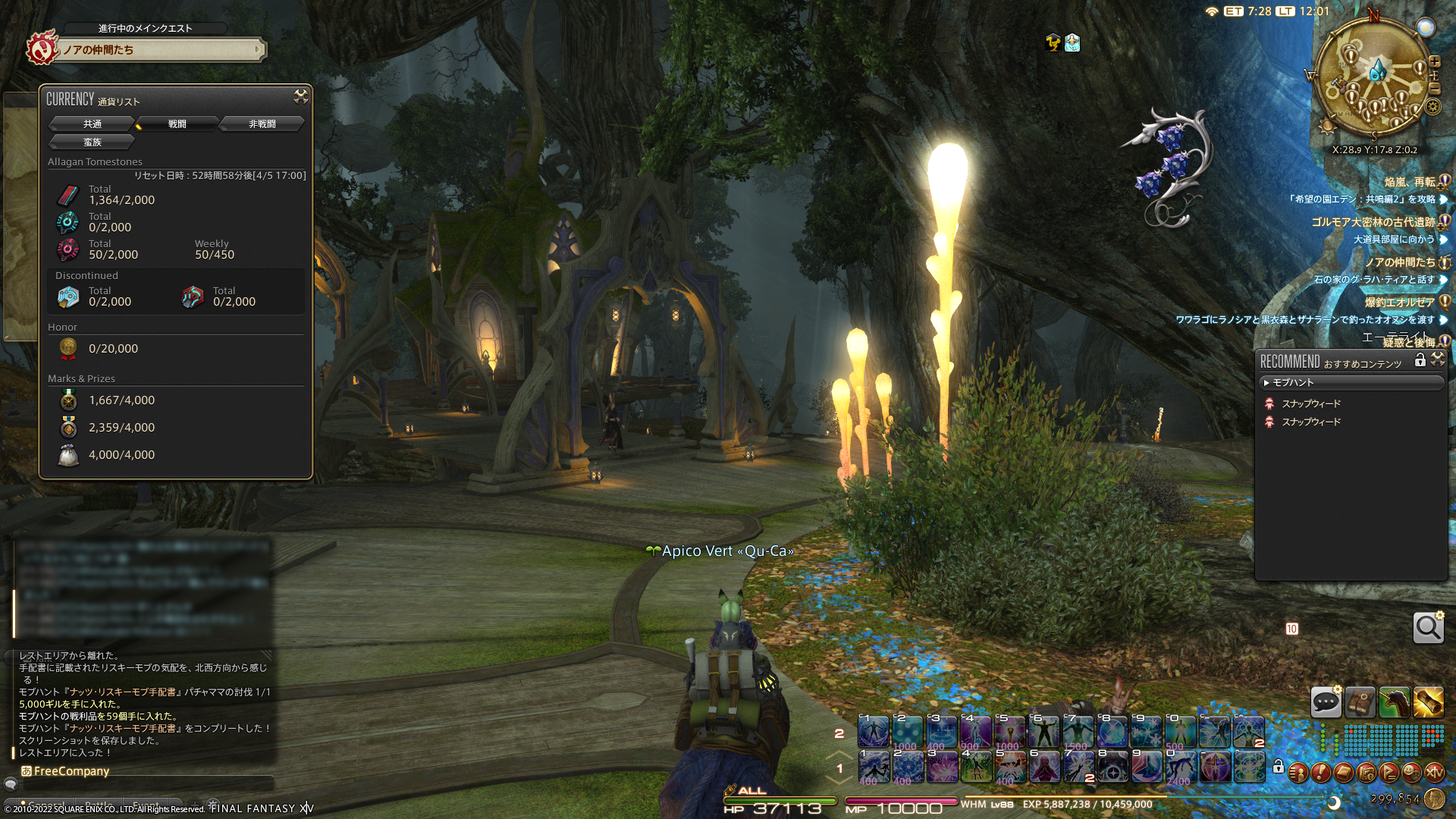Image resolution: width=1456 pixels, height=819 pixels.
Task: Open the speech bubble chat icon
Action: [1326, 702]
